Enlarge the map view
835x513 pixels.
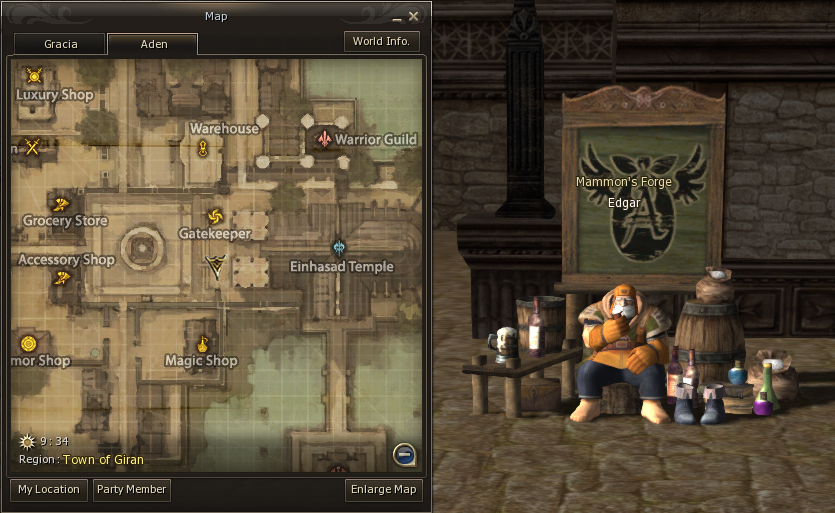[384, 490]
